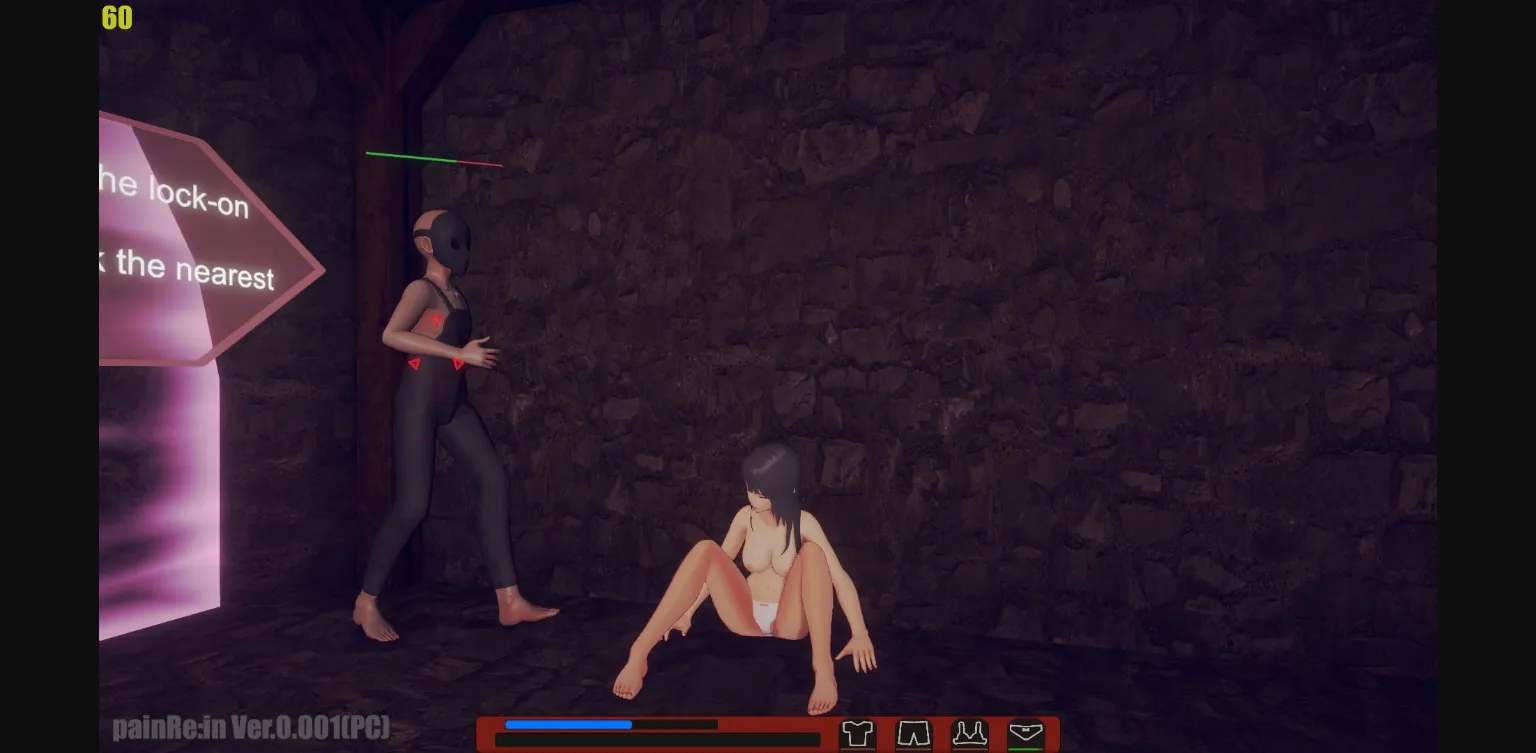Select the shorts equipment icon

click(913, 732)
